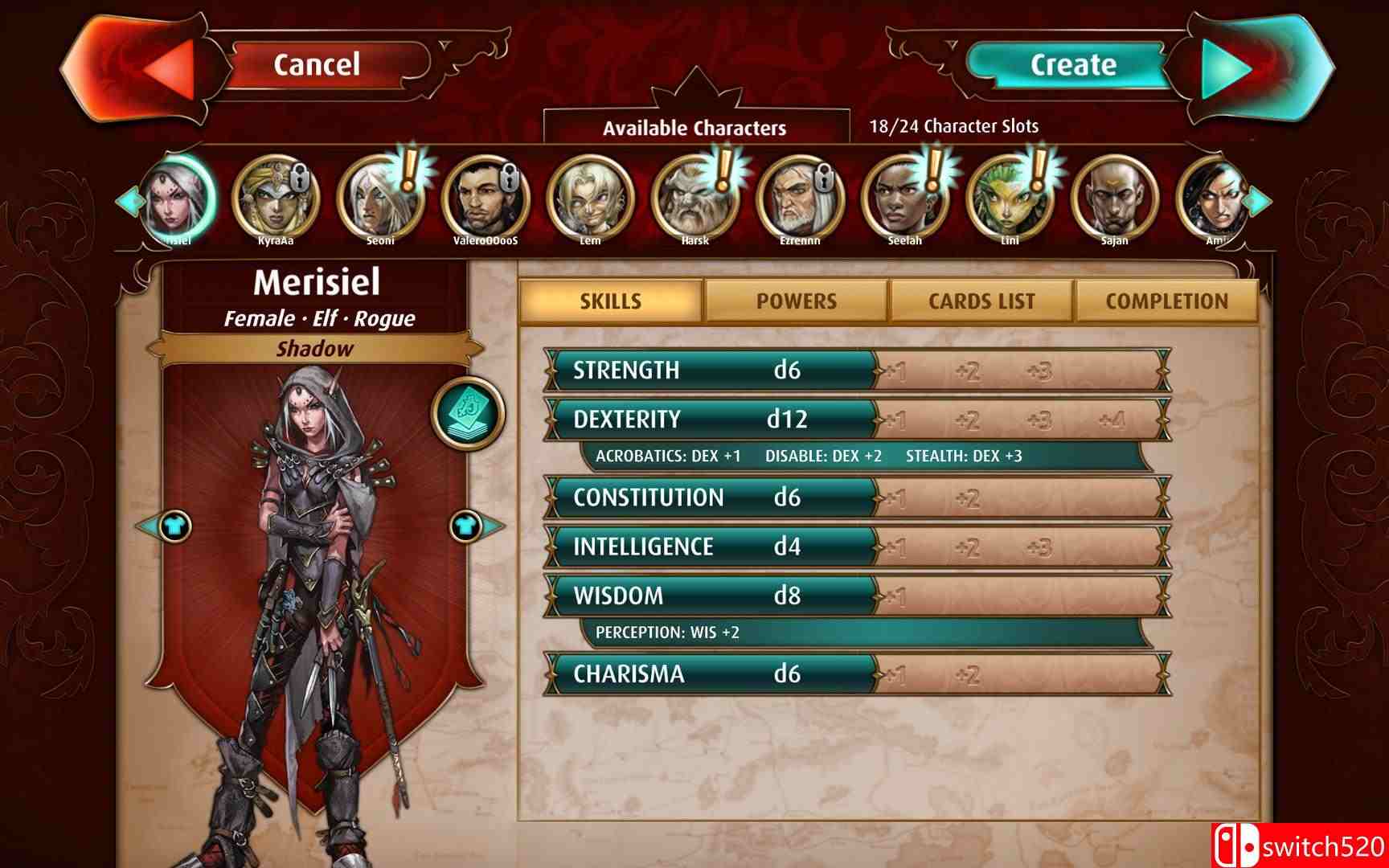
Task: Open the Completion tab
Action: click(1167, 301)
